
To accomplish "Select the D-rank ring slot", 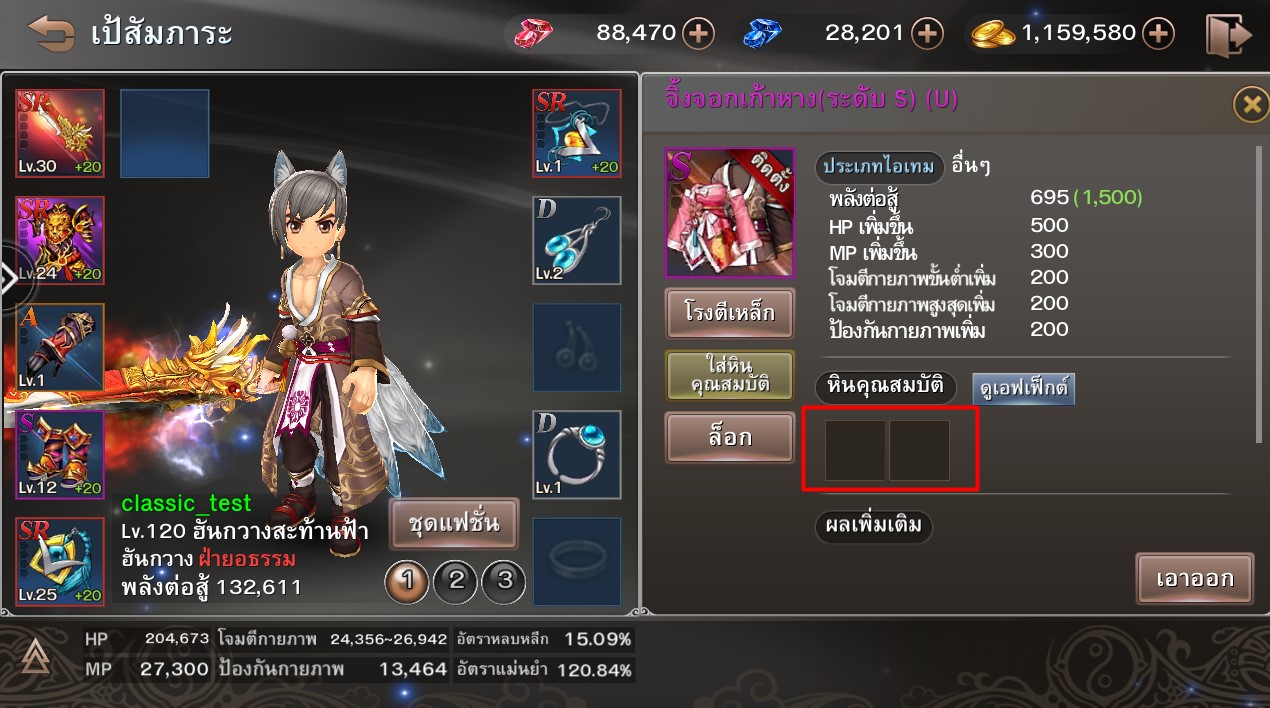I will pos(577,454).
